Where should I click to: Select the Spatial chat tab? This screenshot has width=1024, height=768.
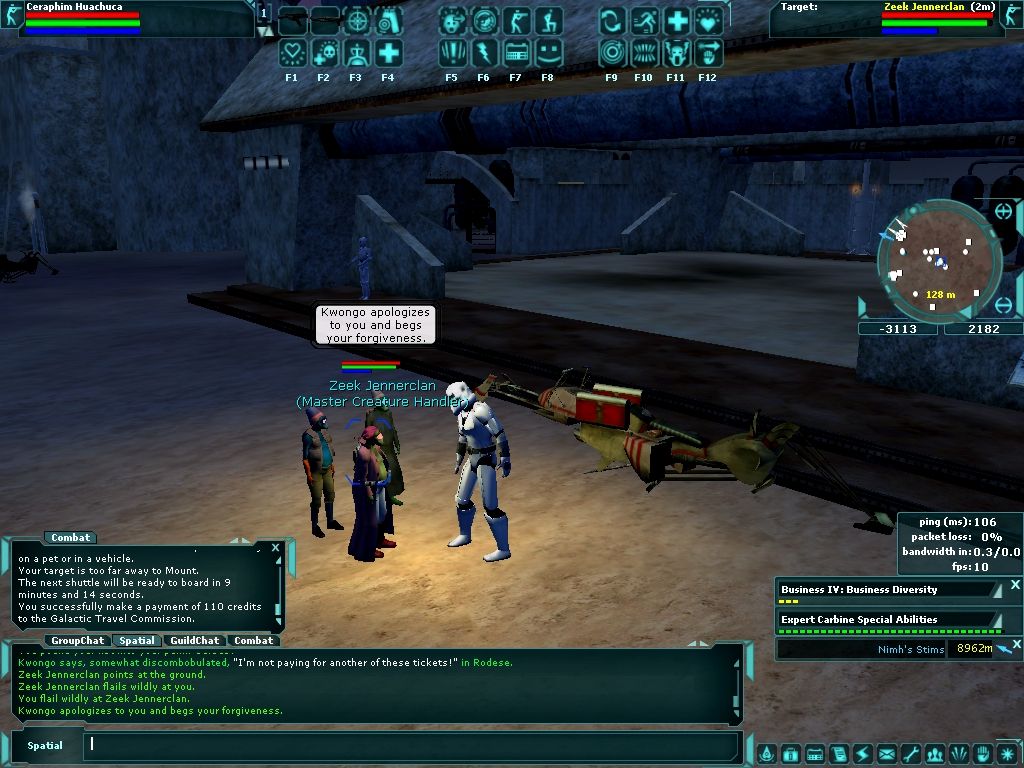coord(136,640)
